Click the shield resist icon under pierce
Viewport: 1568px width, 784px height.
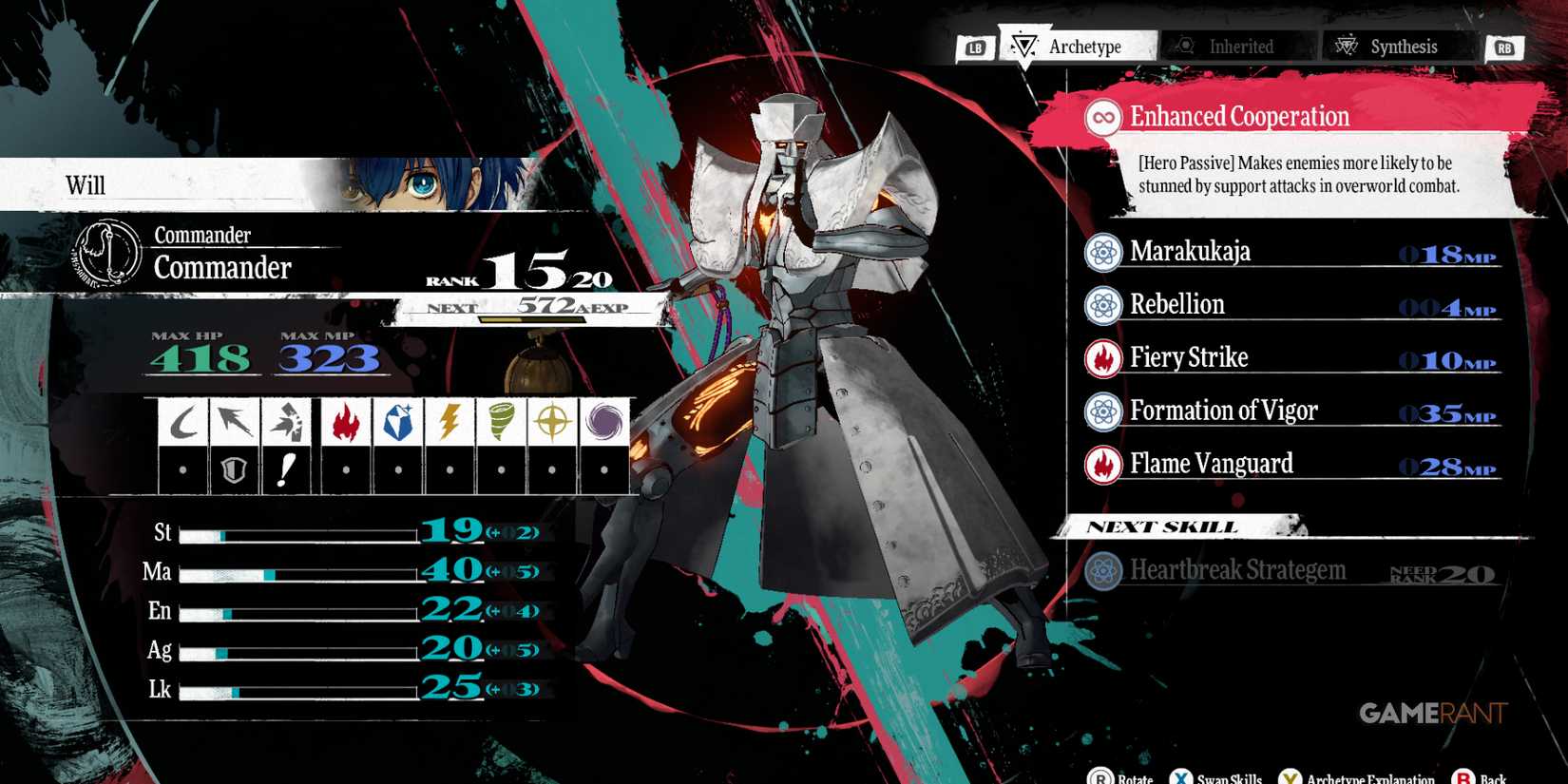click(234, 467)
